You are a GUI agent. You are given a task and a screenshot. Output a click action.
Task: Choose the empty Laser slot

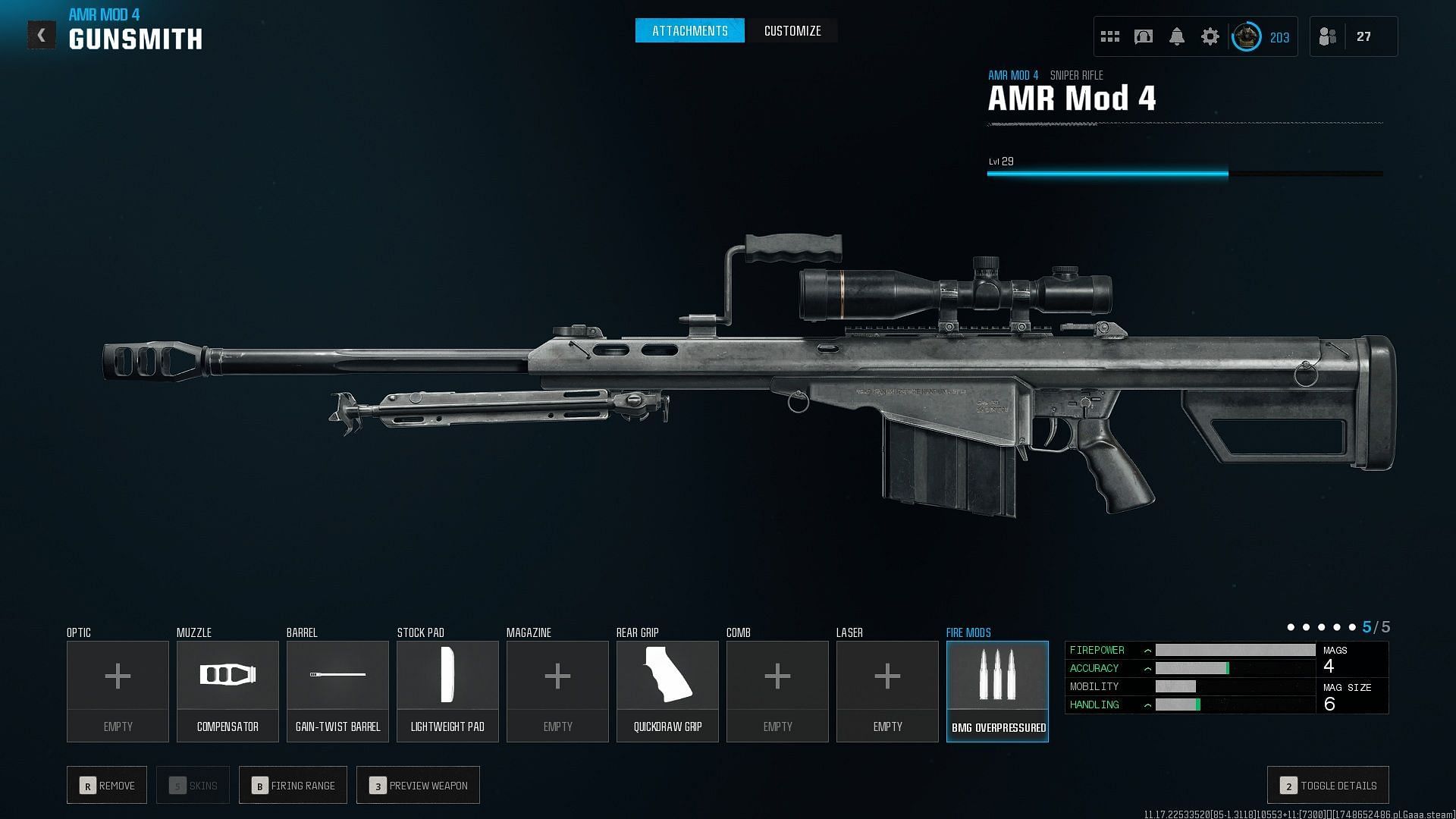pos(887,691)
